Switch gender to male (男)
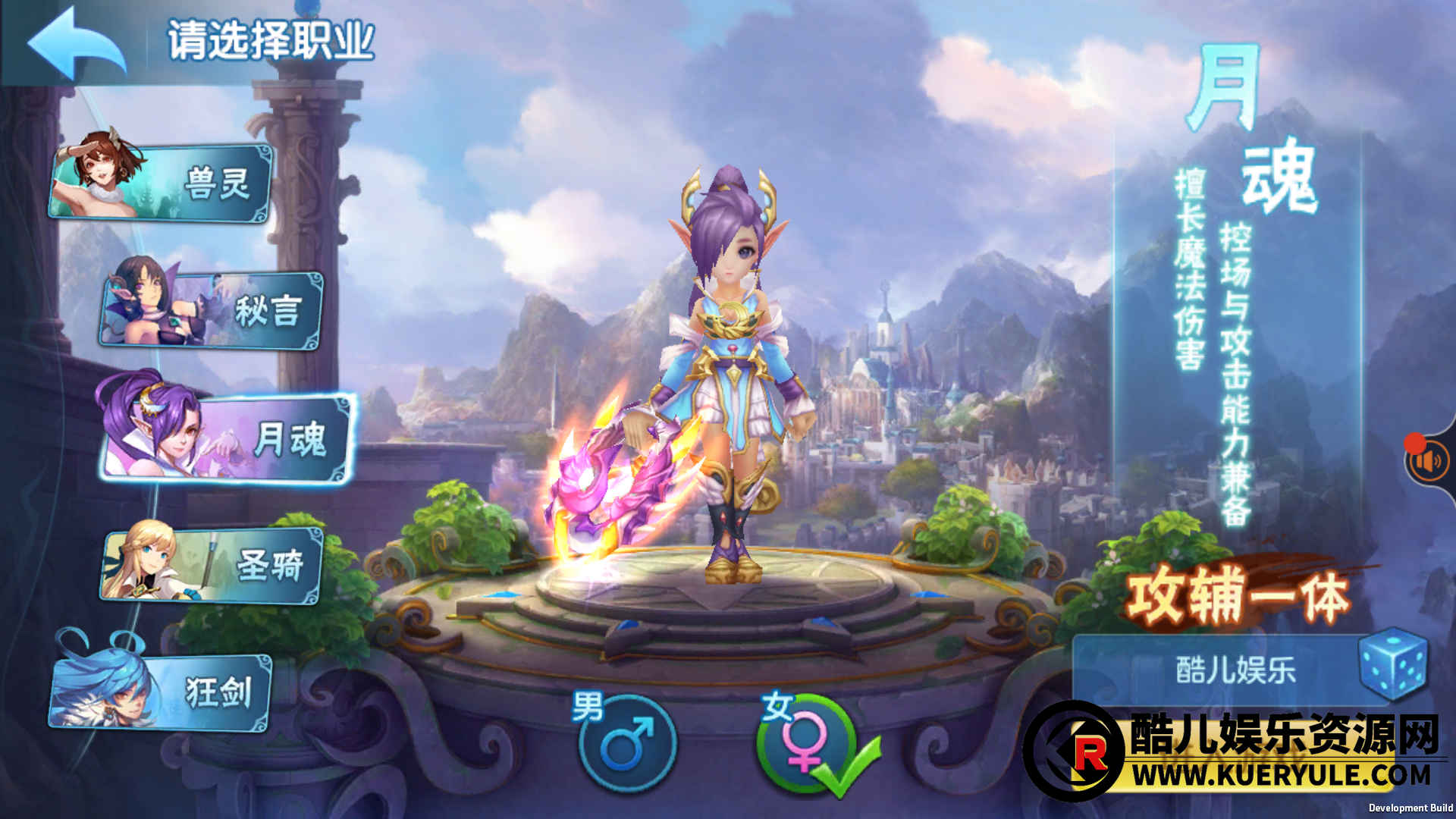This screenshot has height=819, width=1456. pos(626,743)
